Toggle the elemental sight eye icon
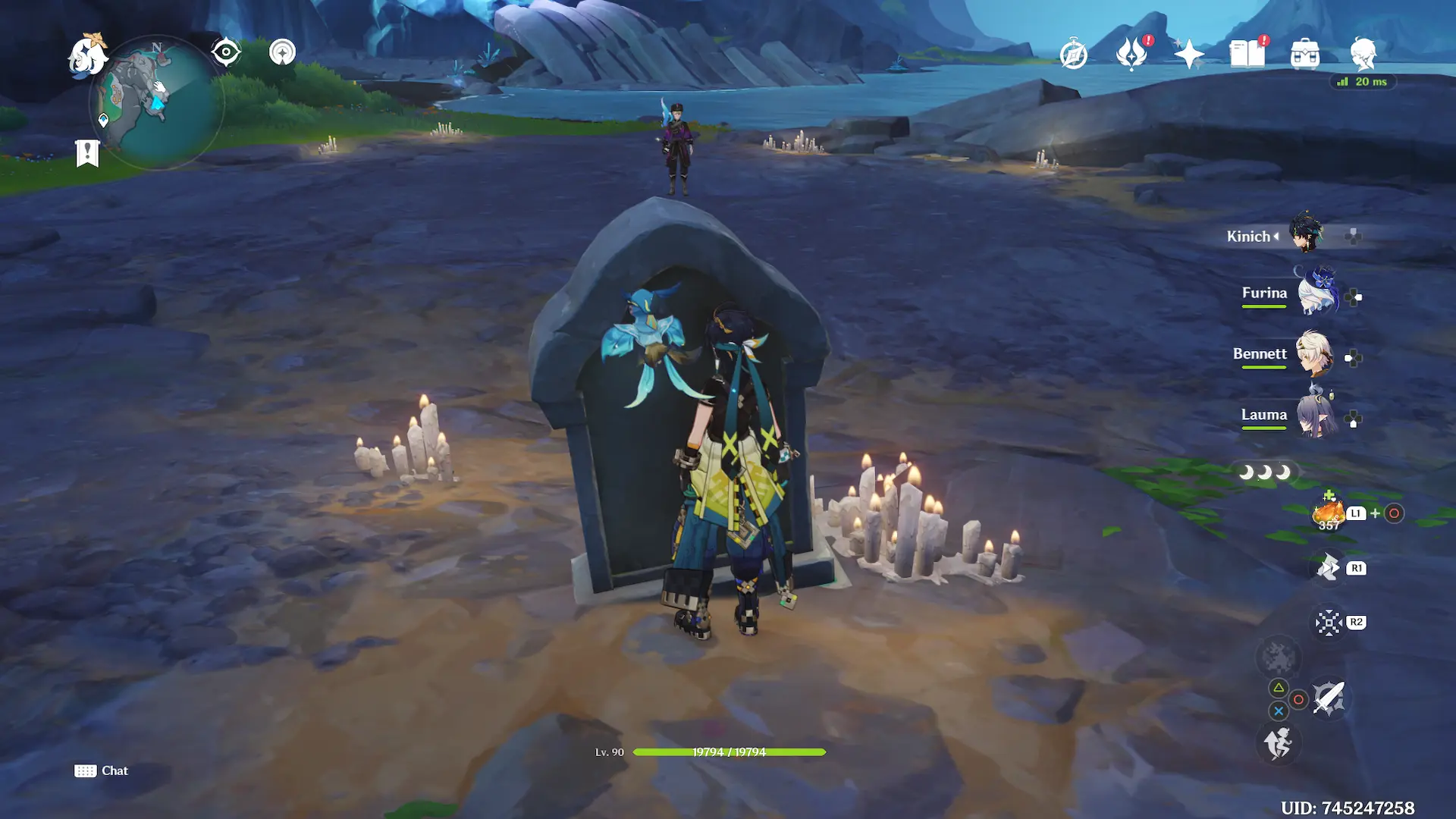1456x819 pixels. tap(226, 52)
